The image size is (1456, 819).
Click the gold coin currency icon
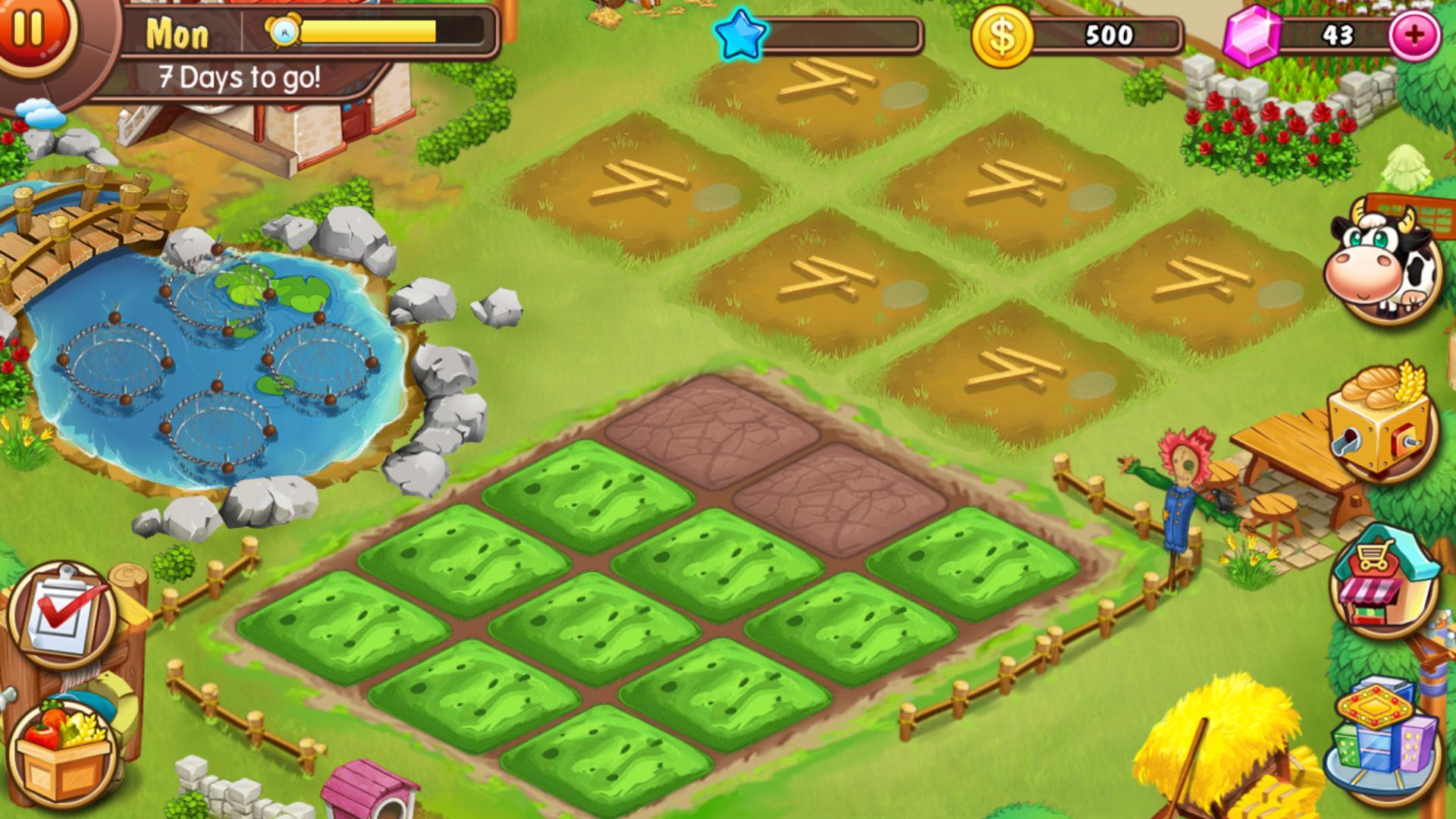(1003, 34)
